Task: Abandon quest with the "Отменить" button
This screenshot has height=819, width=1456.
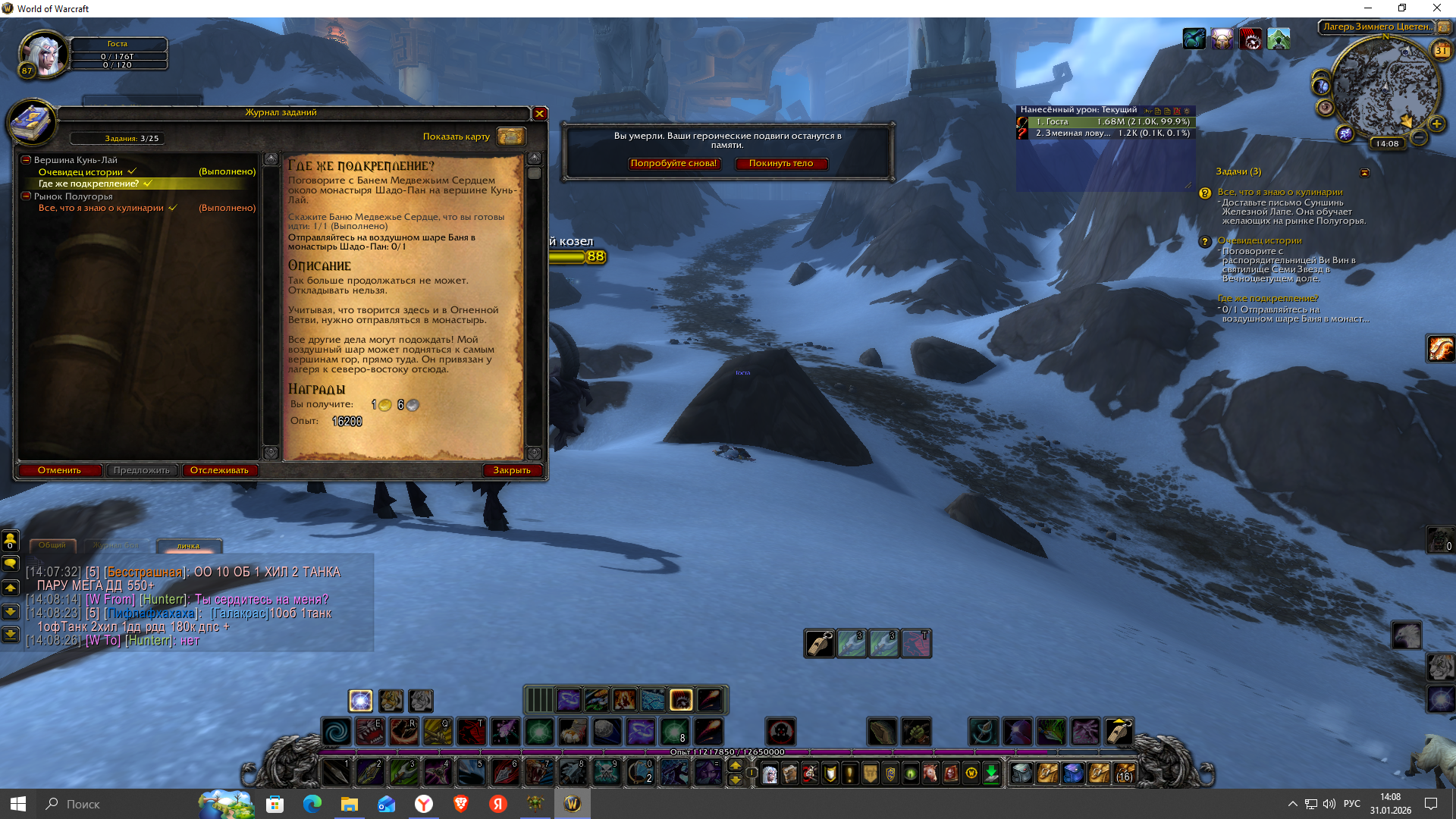Action: tap(60, 470)
